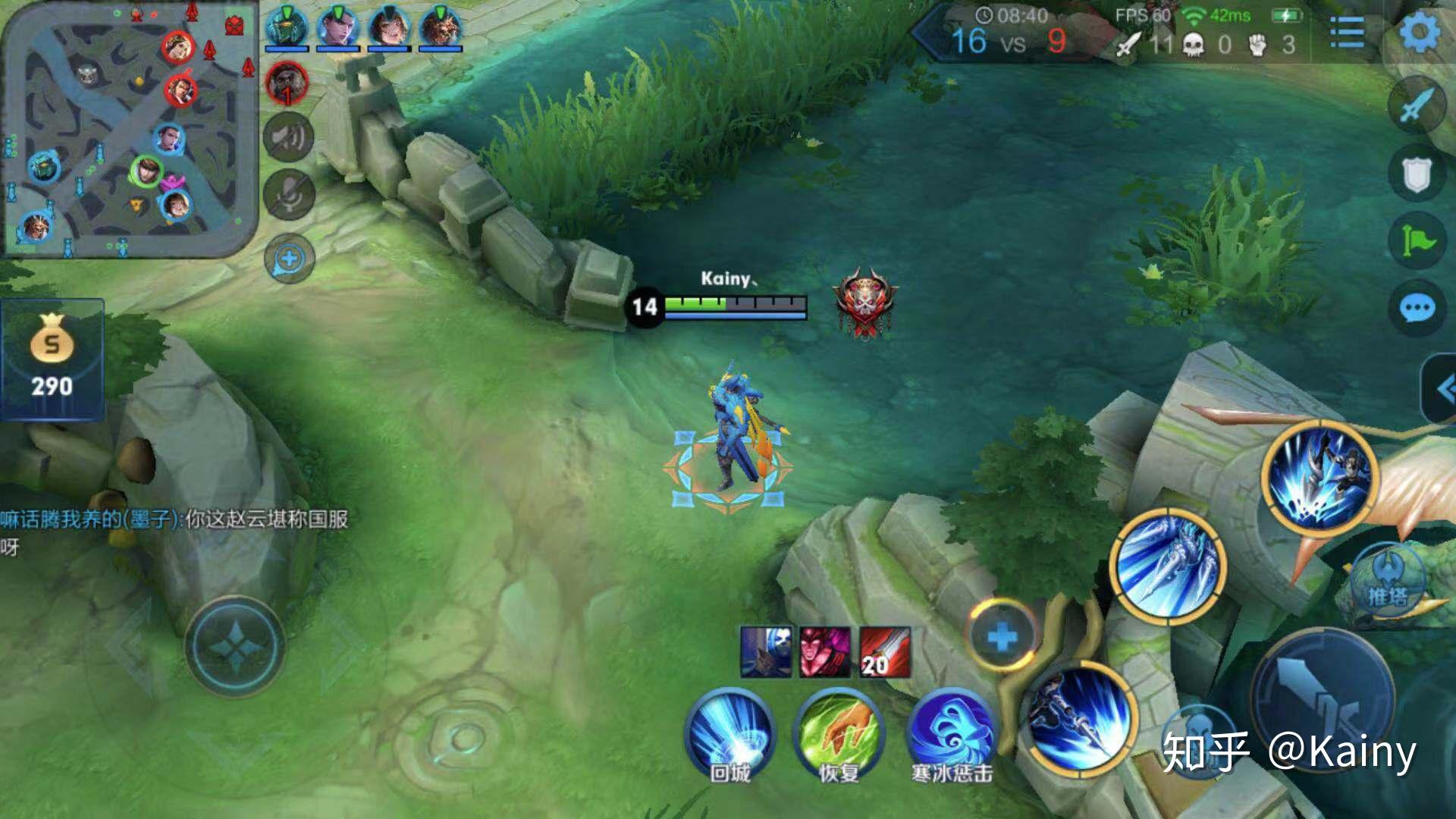Image resolution: width=1456 pixels, height=819 pixels.
Task: Toggle the speaker voice output
Action: coord(289,137)
